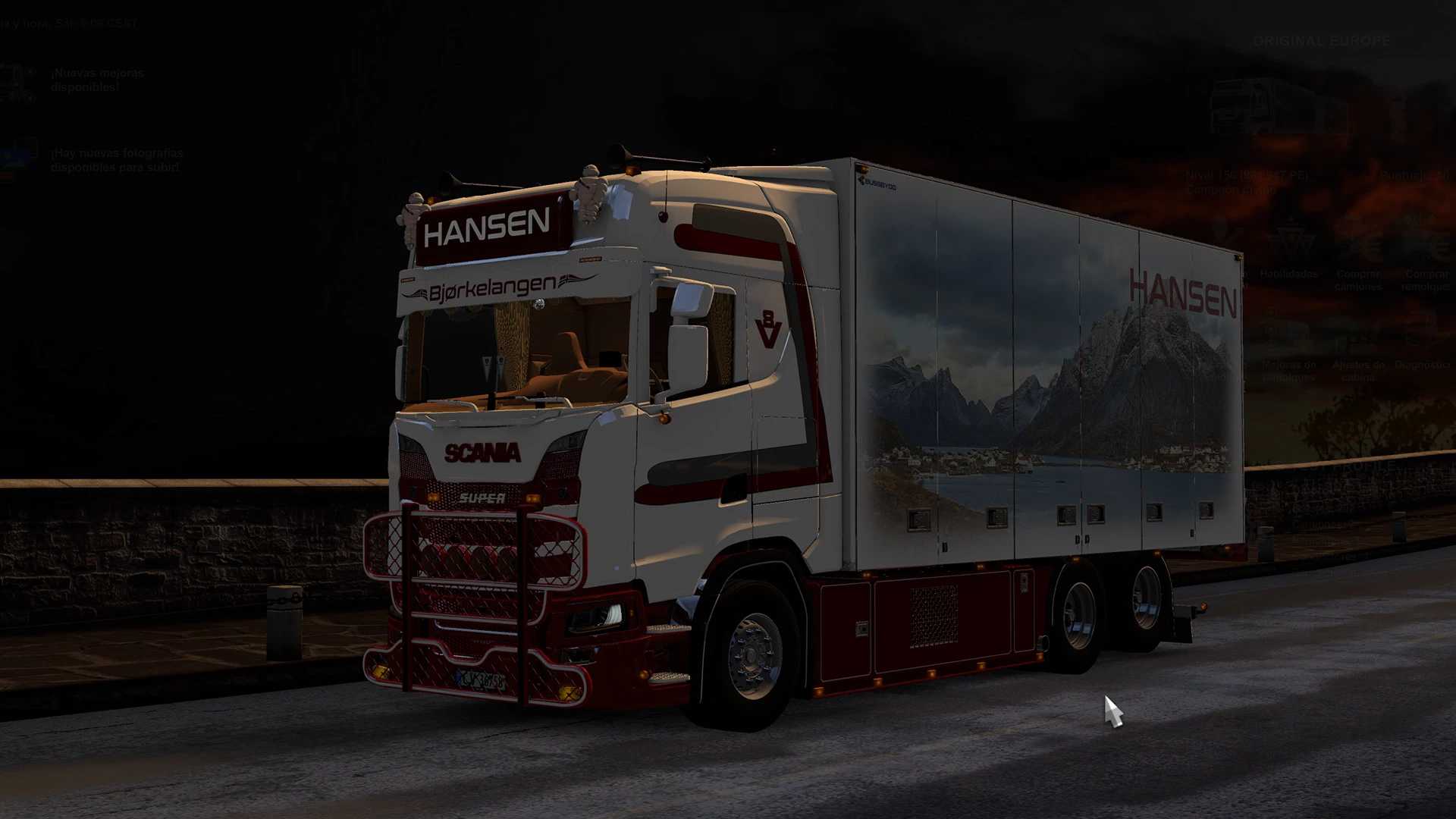The height and width of the screenshot is (819, 1456).
Task: Select the ORIGINAL EUROPE profile header
Action: click(1322, 40)
